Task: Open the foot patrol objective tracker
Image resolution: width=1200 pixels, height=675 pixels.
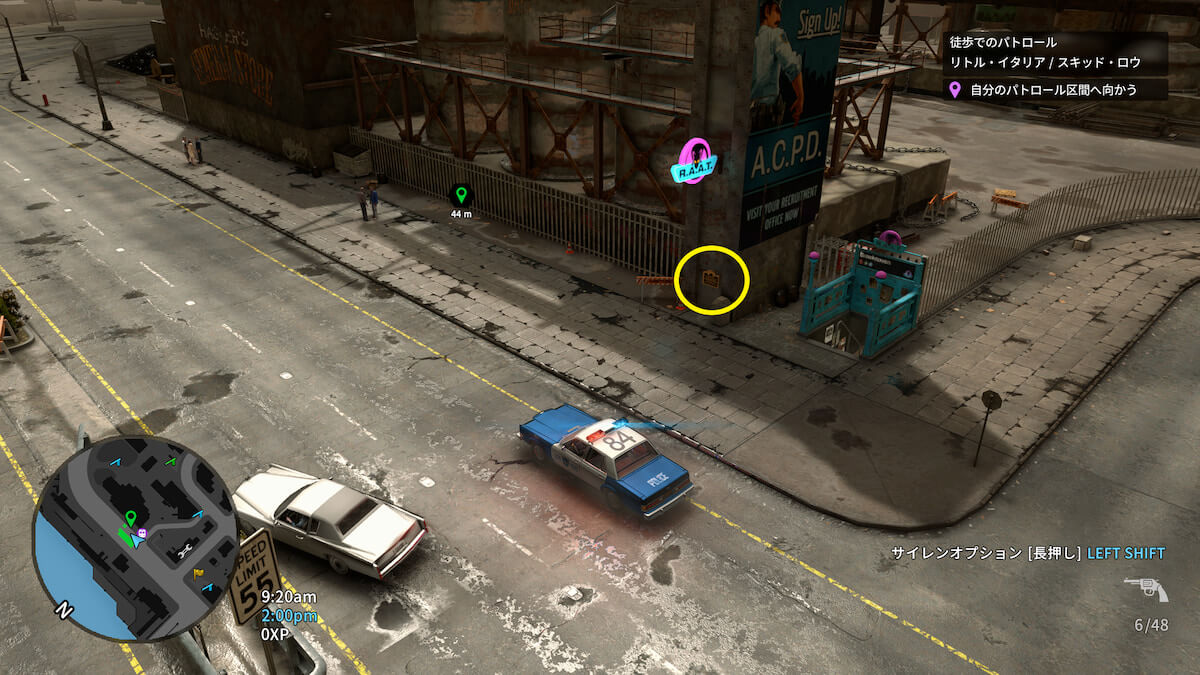Action: 1055,53
